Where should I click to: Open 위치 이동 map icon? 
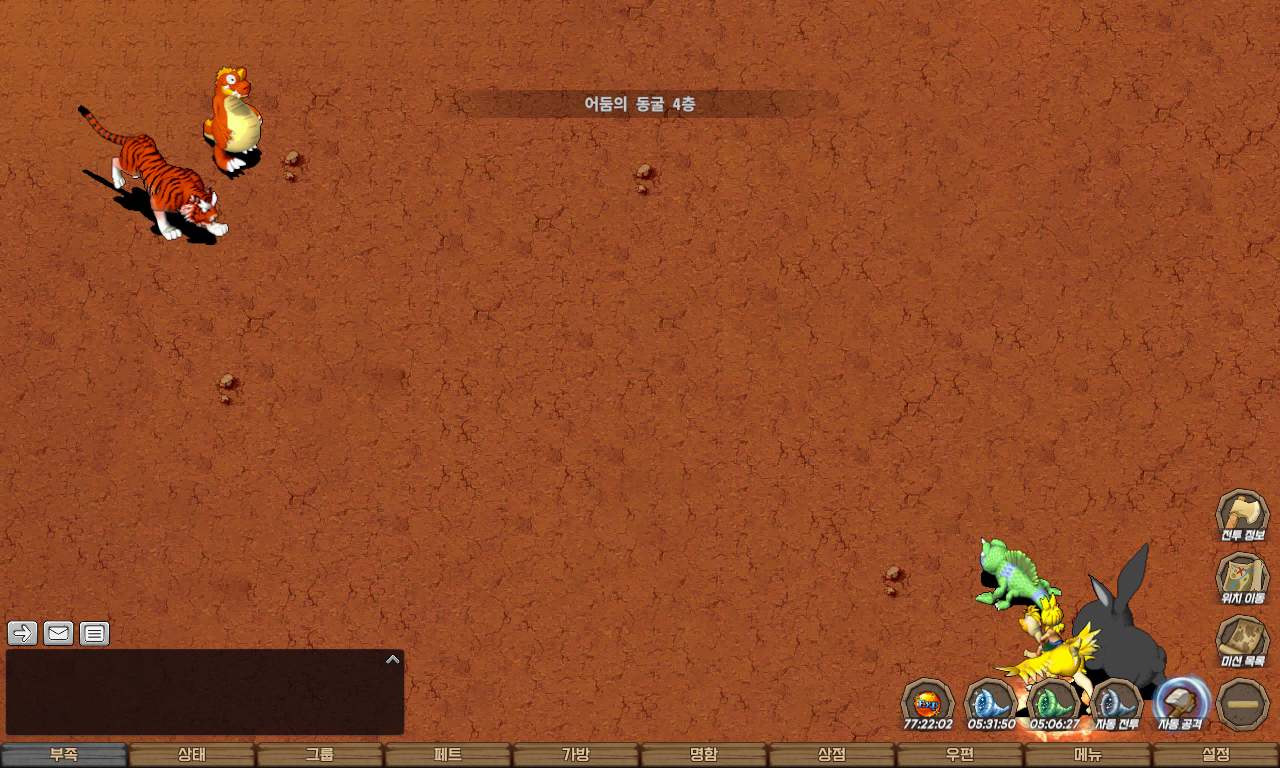pos(1242,579)
